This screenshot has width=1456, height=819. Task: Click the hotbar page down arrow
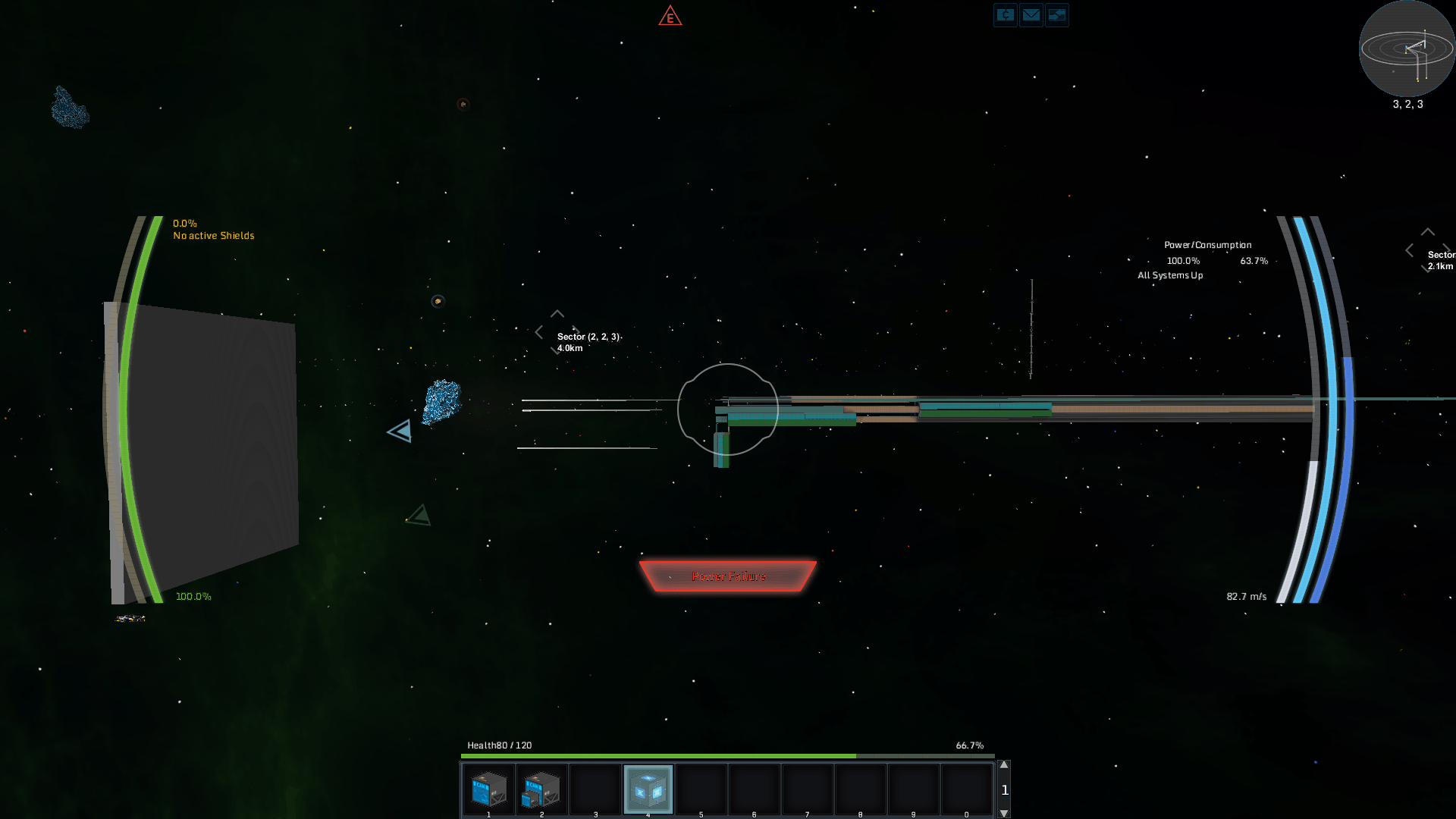1004,813
